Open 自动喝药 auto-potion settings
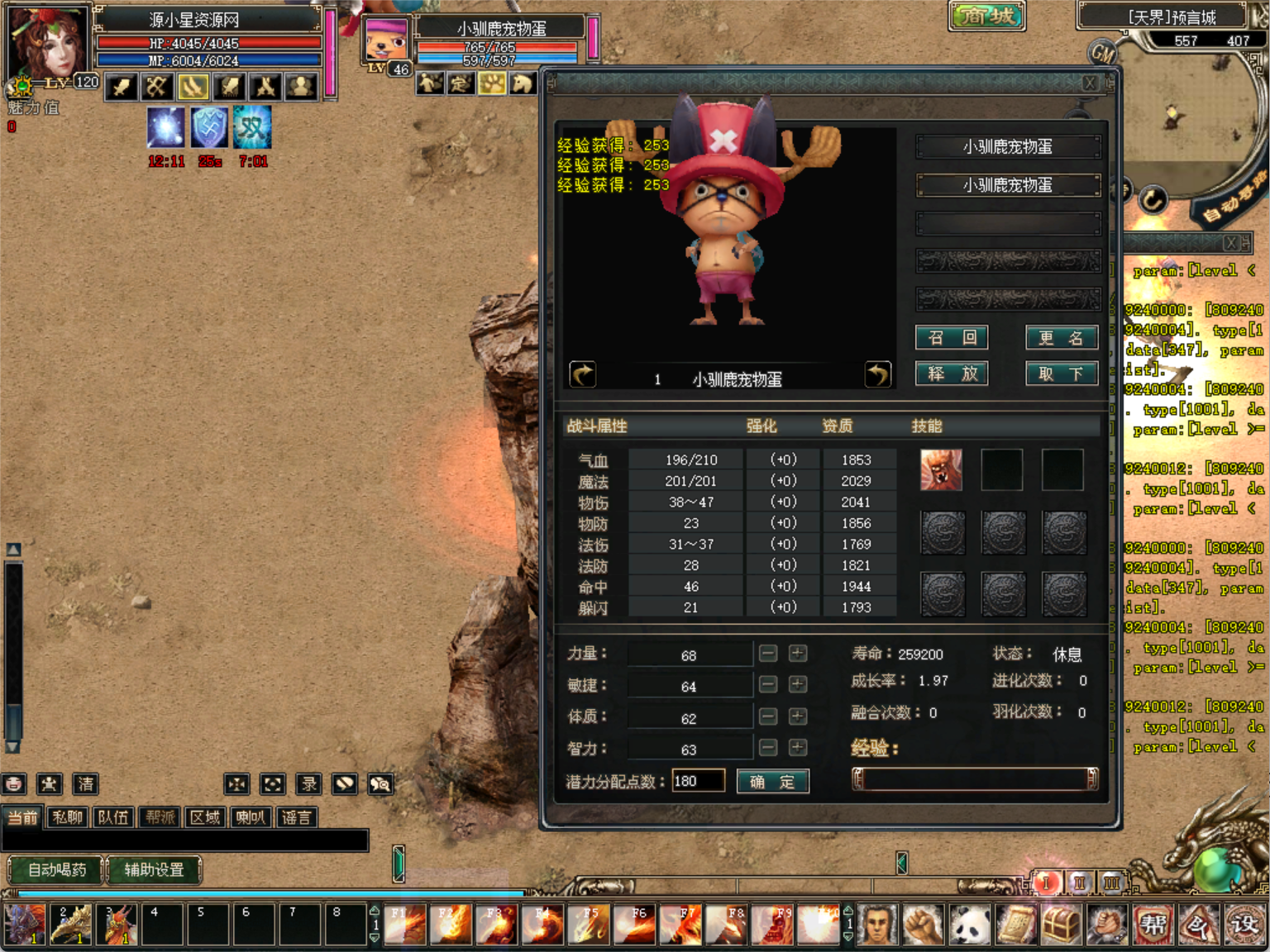Screen dimensions: 1270x952 56,869
